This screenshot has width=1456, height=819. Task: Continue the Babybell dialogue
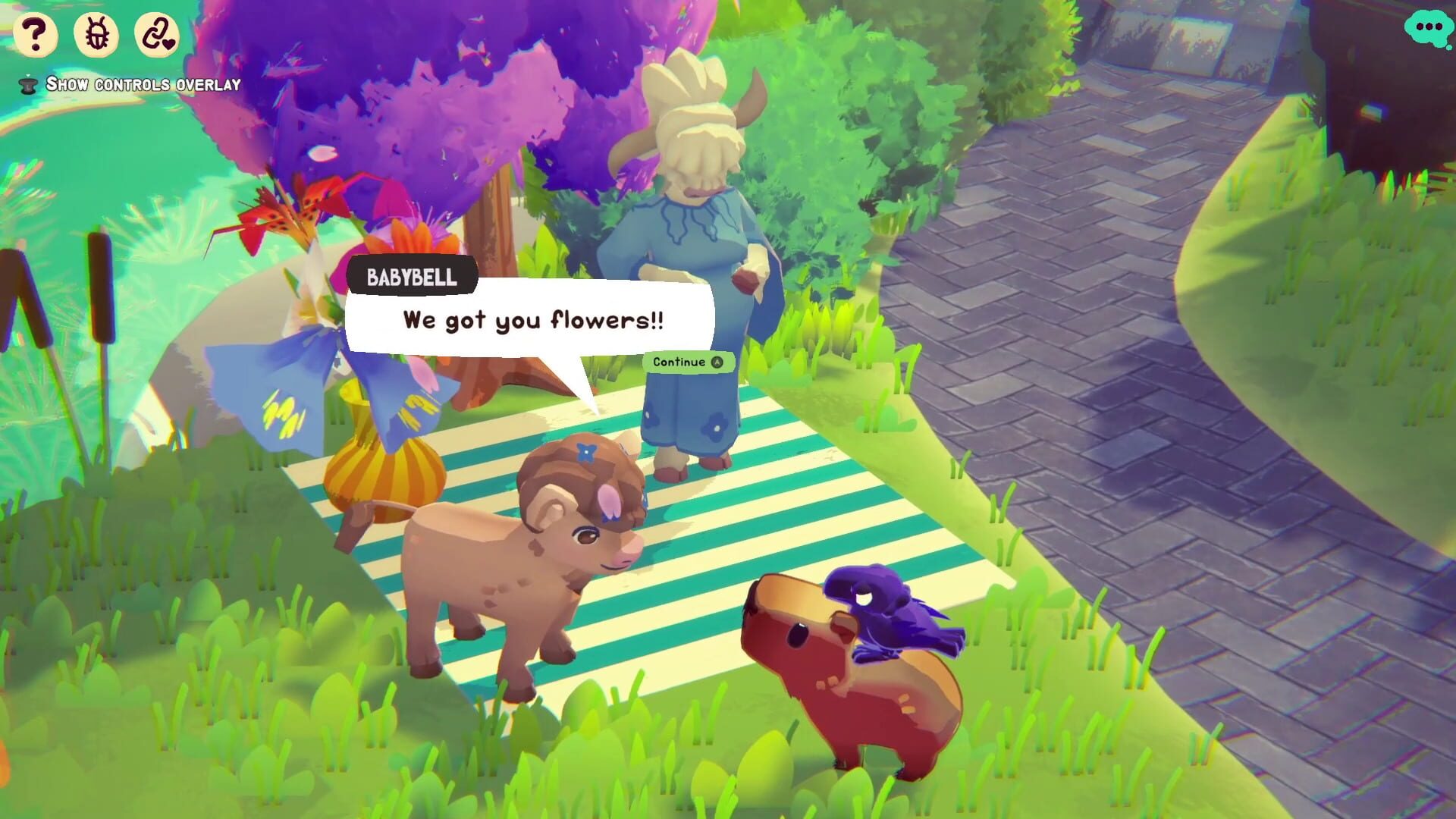point(687,362)
